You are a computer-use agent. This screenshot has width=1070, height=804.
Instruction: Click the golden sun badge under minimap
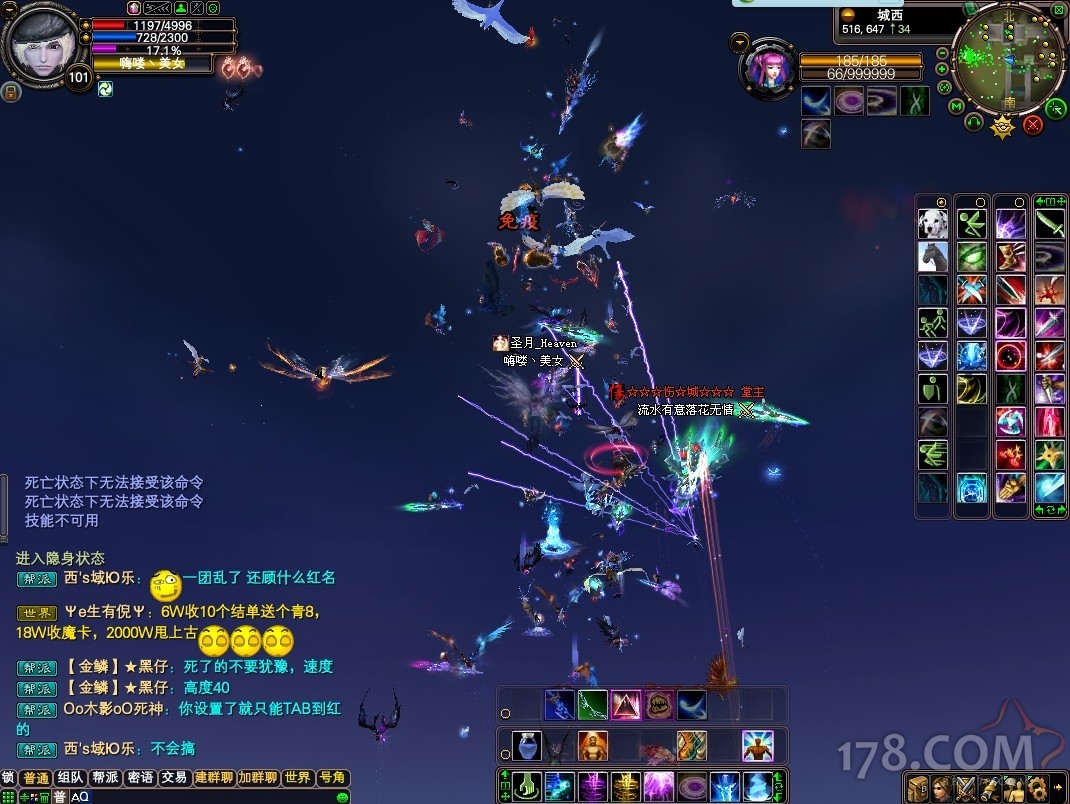pyautogui.click(x=1003, y=127)
